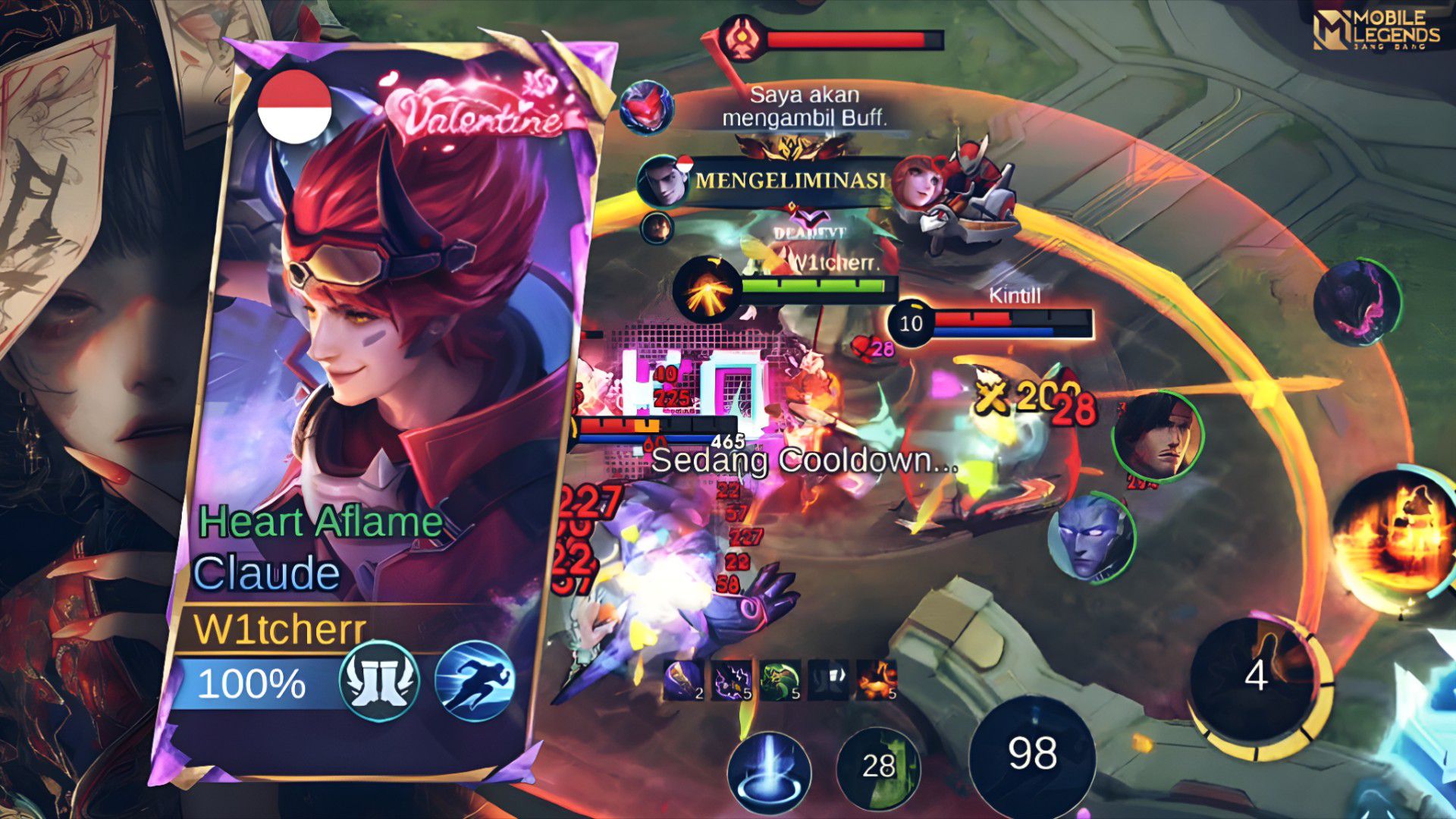Target the dark-haired mustached hero portrait

1157,435
